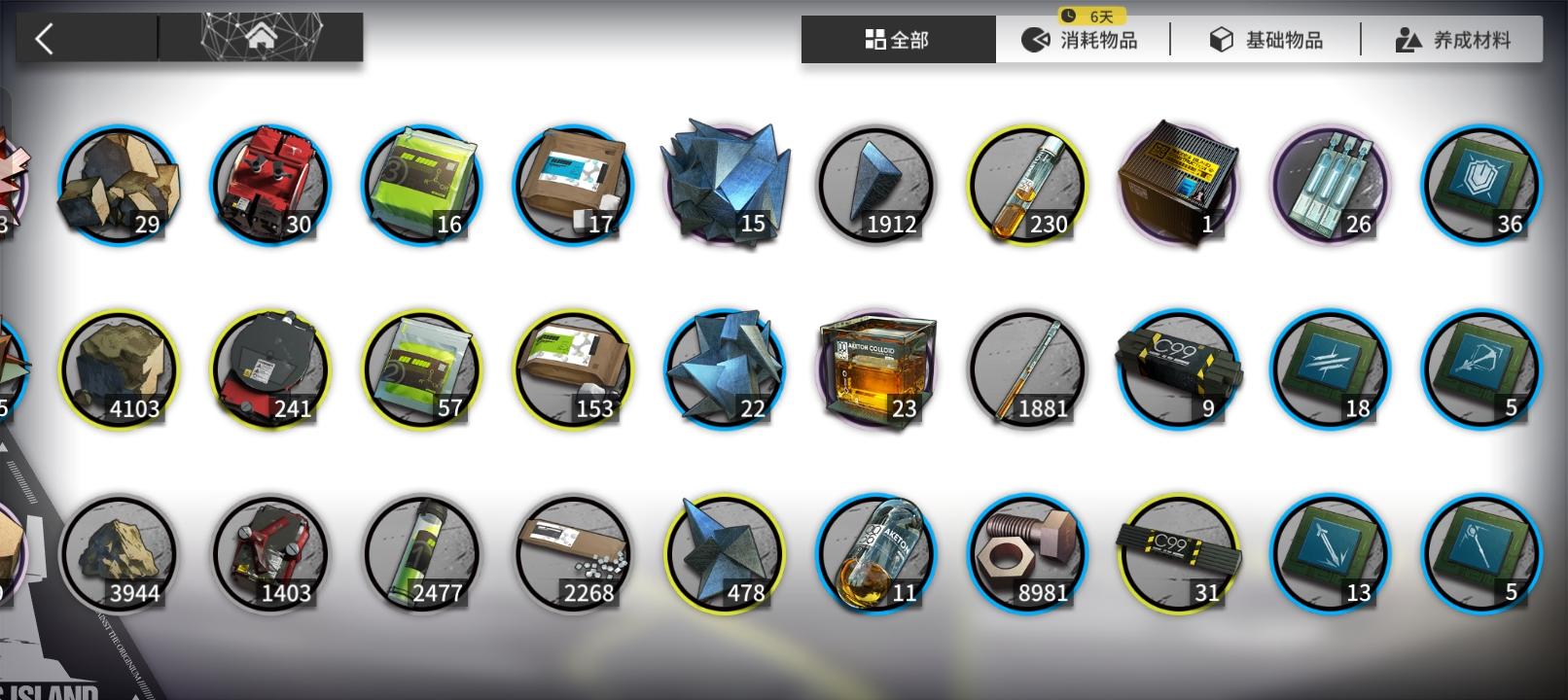Open the 基础物品 tab

(1265, 39)
